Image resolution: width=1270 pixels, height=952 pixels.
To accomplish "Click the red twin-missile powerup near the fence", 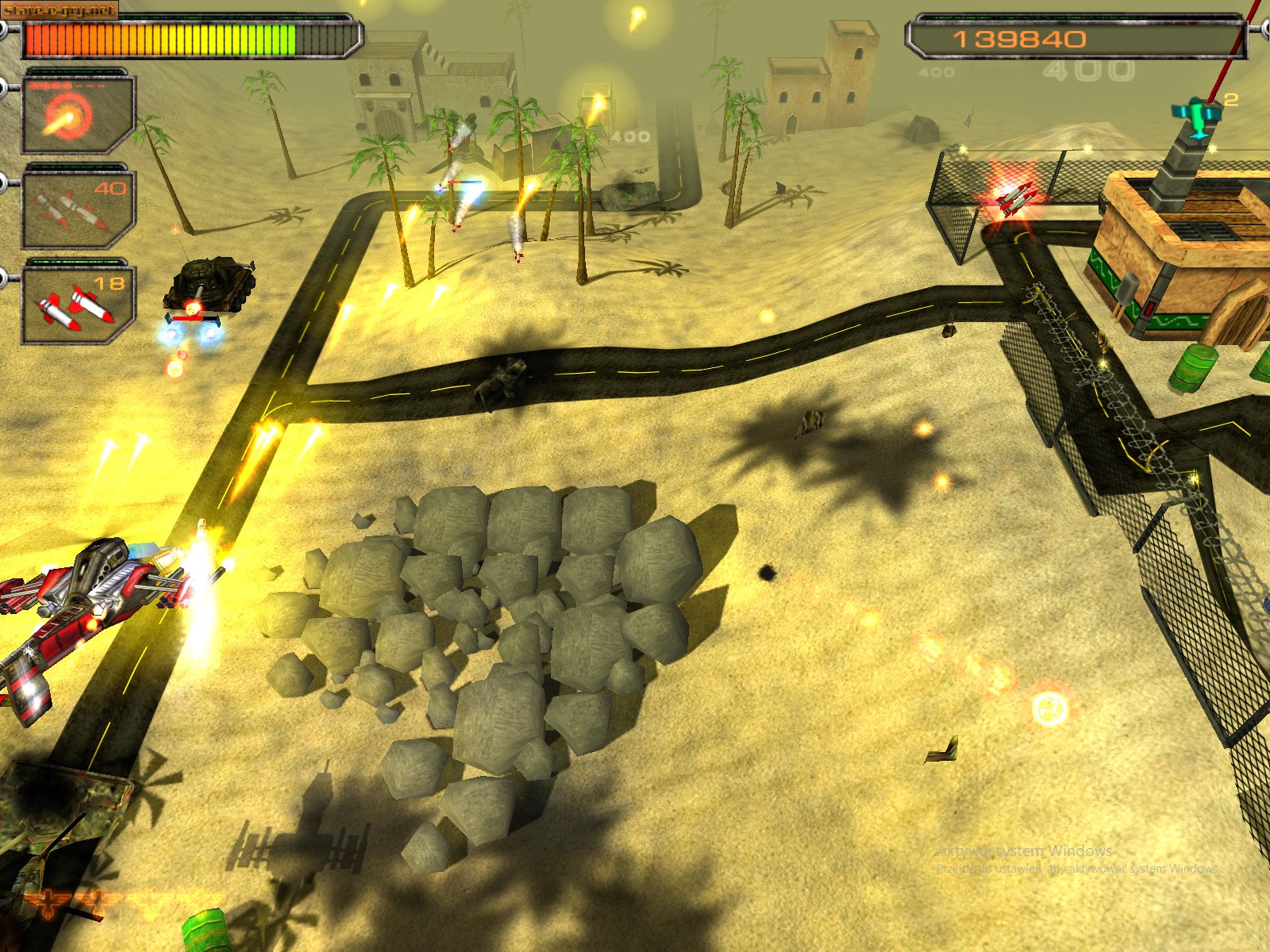I will tap(1016, 200).
